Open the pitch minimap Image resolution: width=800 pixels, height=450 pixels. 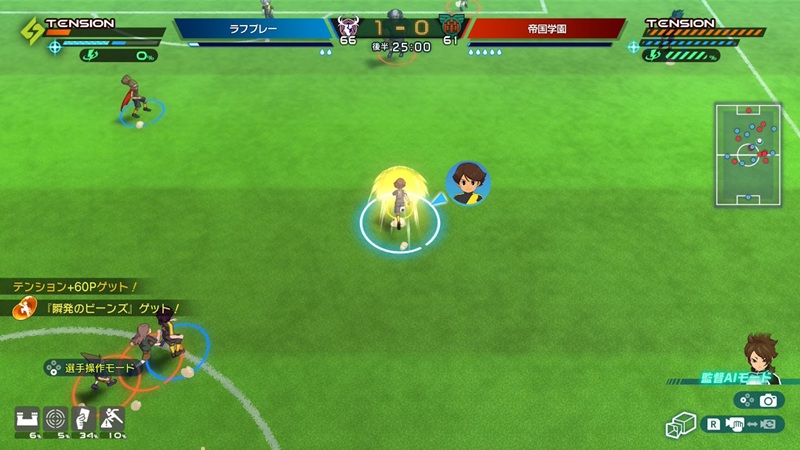pos(748,154)
